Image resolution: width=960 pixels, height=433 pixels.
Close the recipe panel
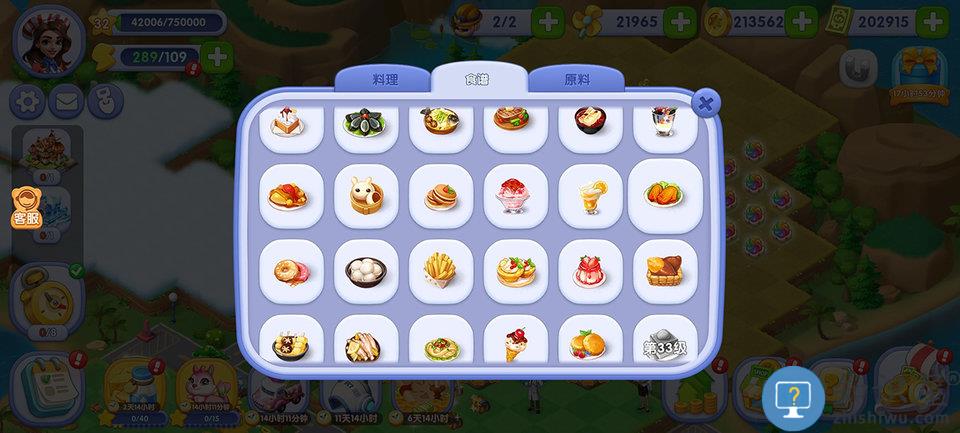(x=706, y=102)
